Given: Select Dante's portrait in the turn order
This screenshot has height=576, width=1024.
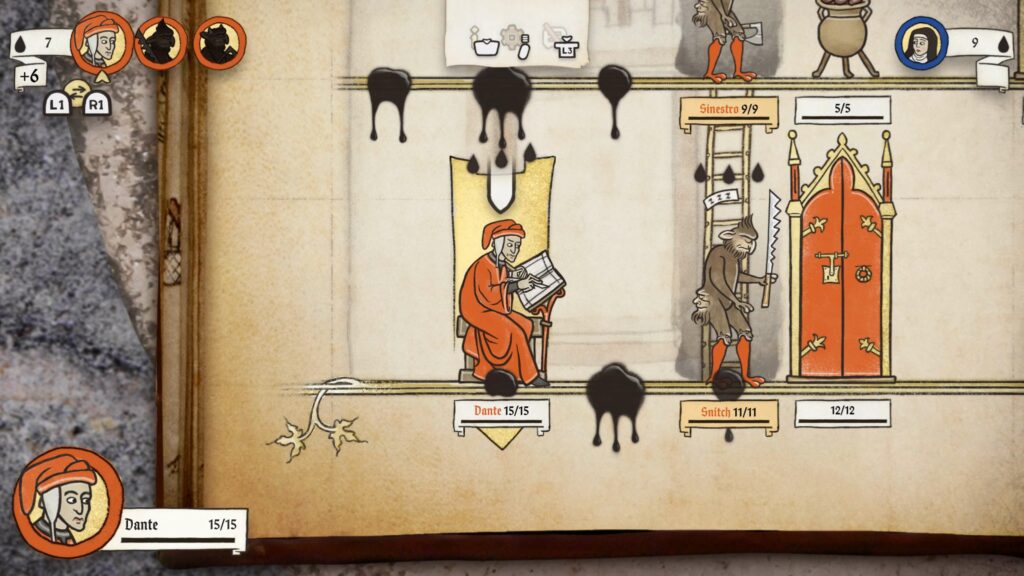Looking at the screenshot, I should [x=103, y=41].
